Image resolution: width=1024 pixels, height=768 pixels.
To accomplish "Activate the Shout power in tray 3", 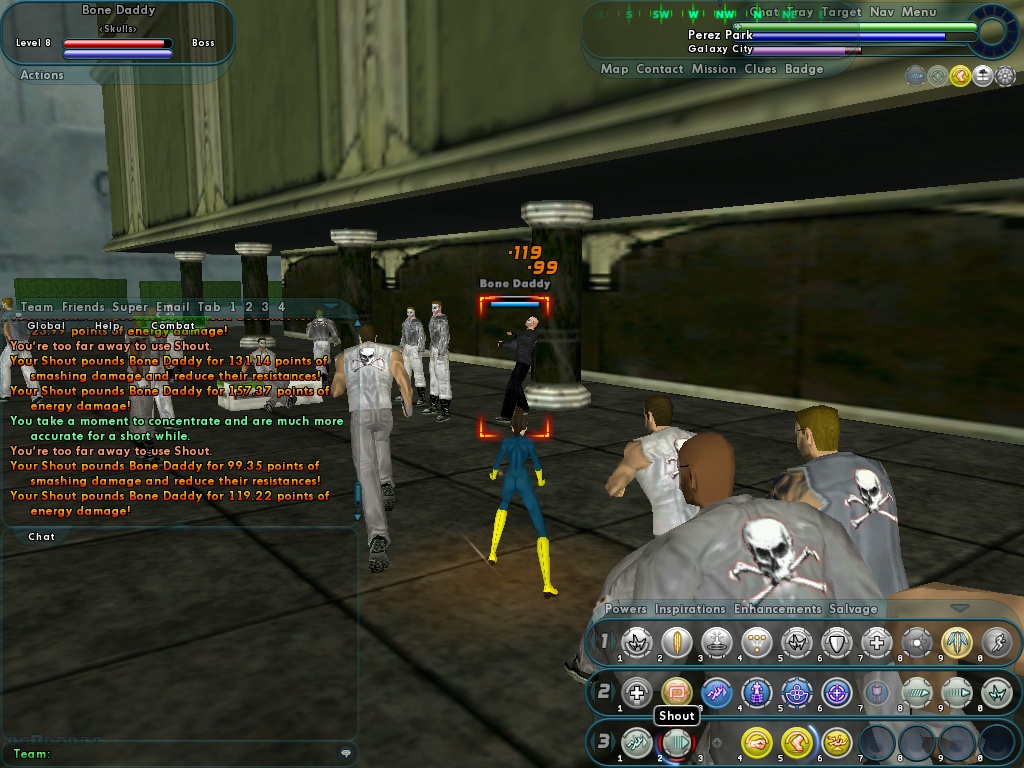I will pyautogui.click(x=676, y=743).
